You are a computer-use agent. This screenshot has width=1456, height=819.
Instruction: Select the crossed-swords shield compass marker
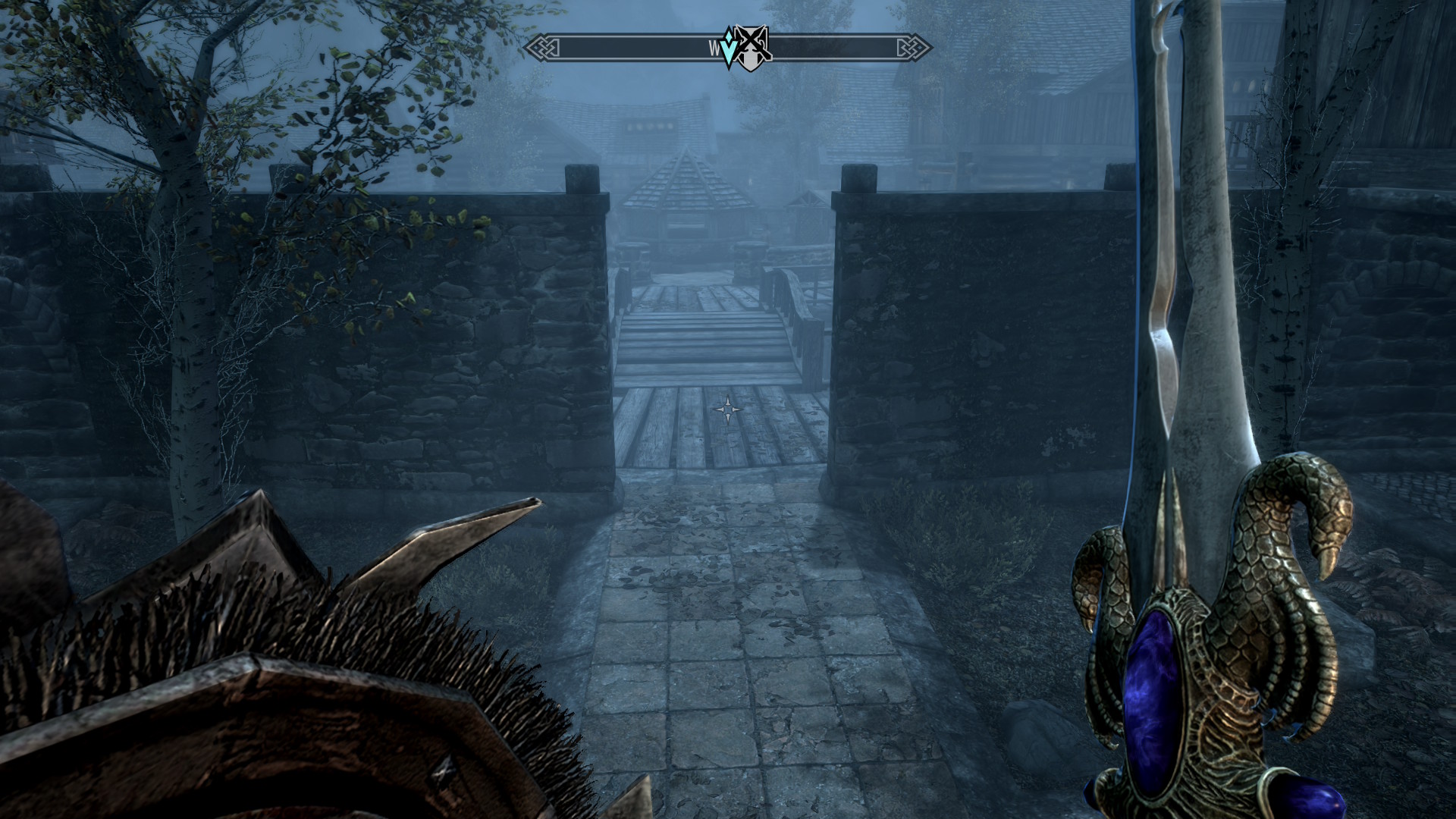pyautogui.click(x=753, y=49)
